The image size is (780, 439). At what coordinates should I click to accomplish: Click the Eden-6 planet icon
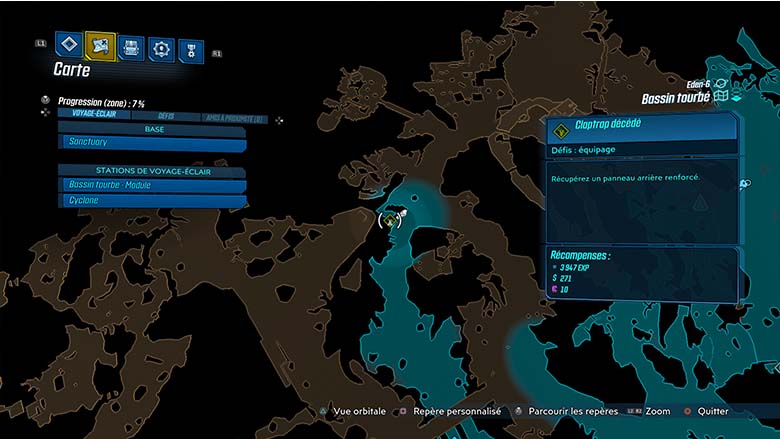[722, 86]
